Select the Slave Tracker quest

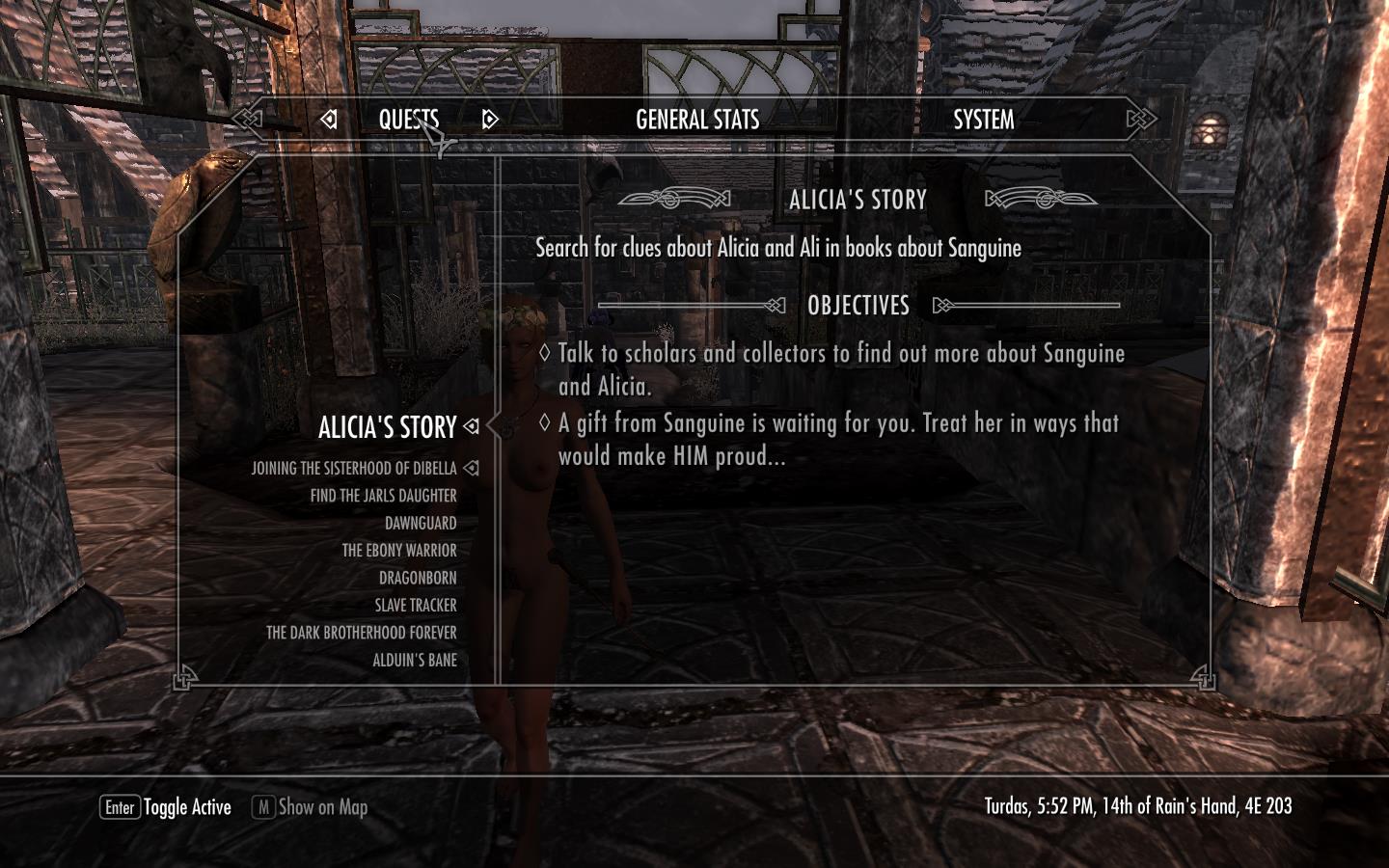click(415, 606)
